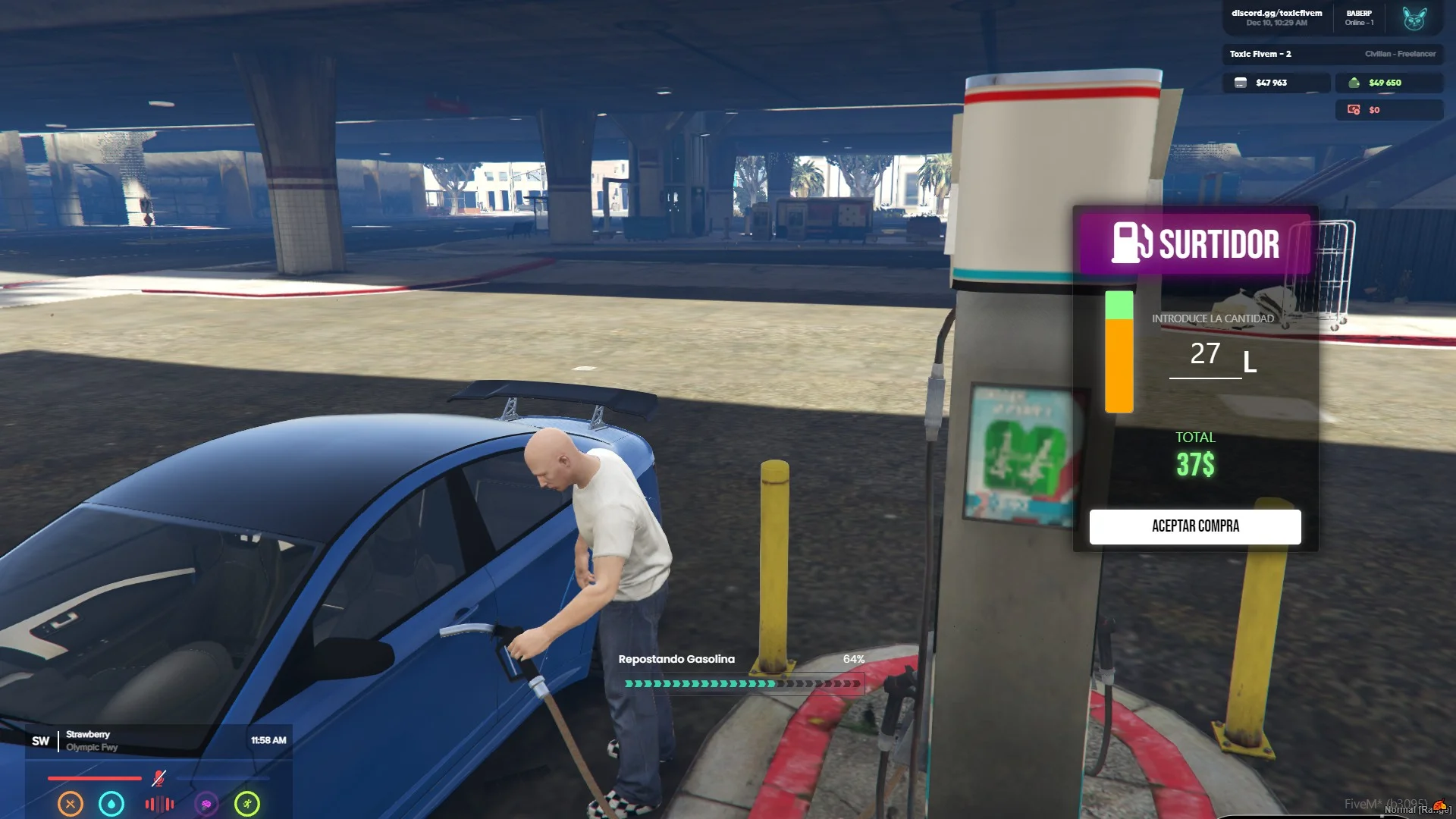
Task: Open the discord.gg/toxicfivem link
Action: [x=1276, y=13]
